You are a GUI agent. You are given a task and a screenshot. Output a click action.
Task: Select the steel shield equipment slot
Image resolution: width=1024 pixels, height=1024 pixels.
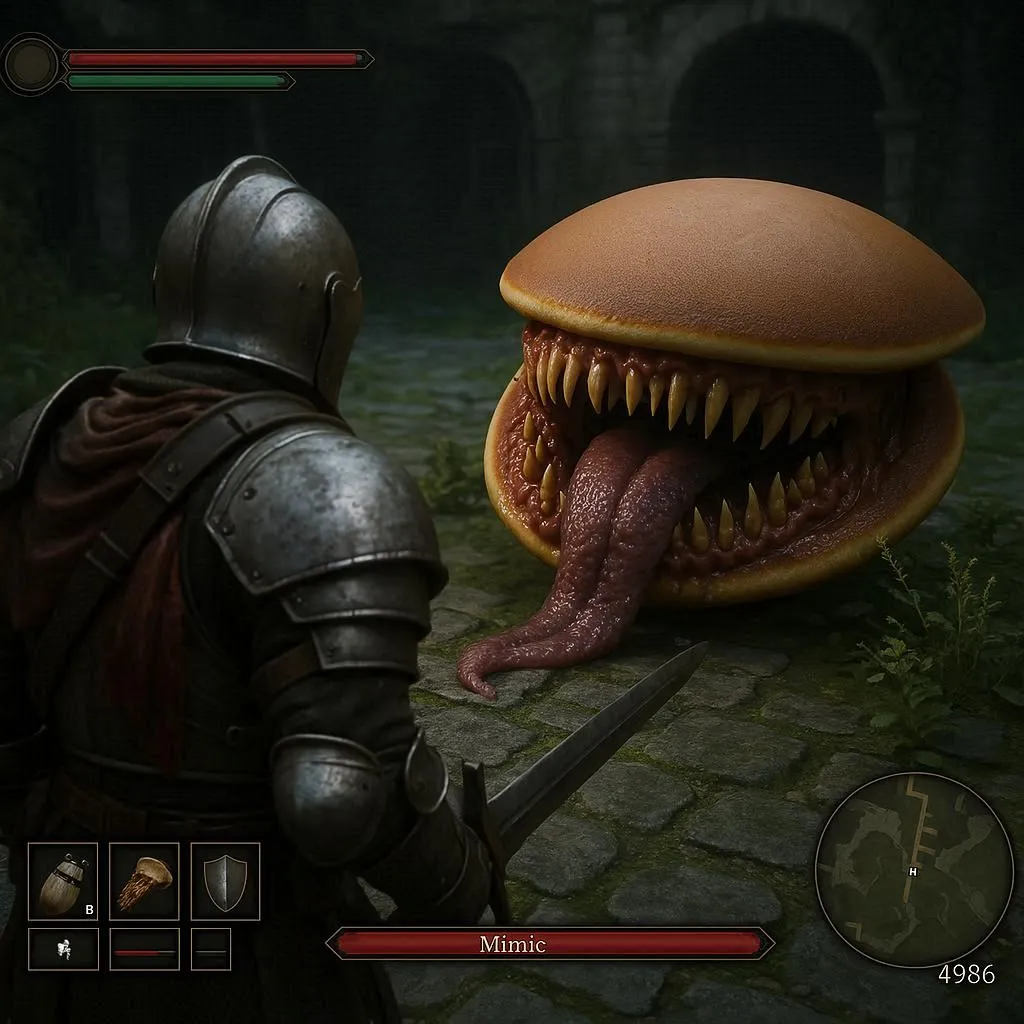tap(225, 880)
